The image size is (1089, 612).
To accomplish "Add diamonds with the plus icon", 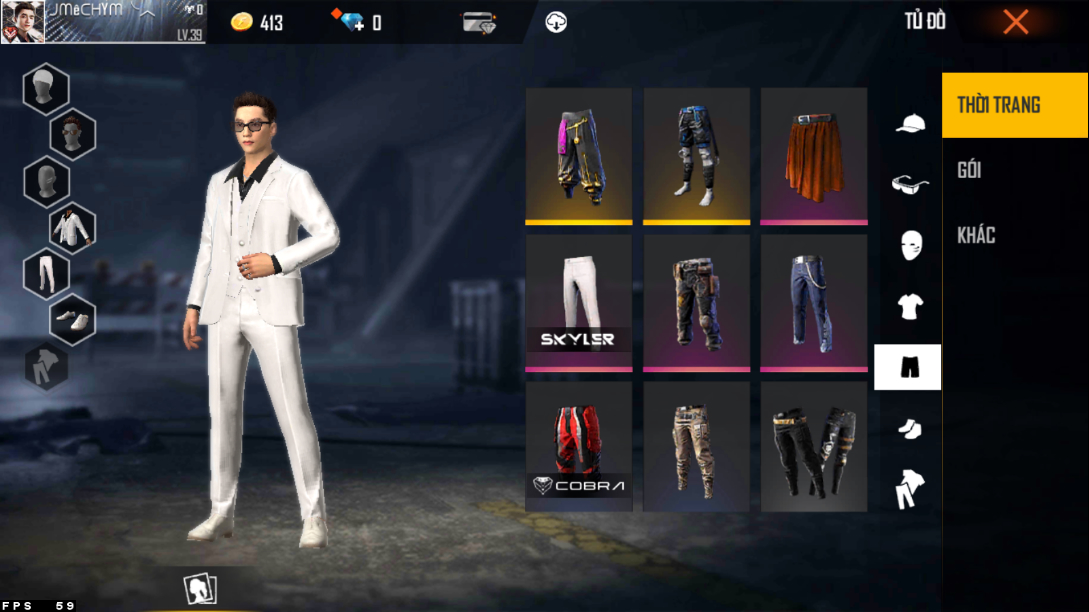I will 351,22.
